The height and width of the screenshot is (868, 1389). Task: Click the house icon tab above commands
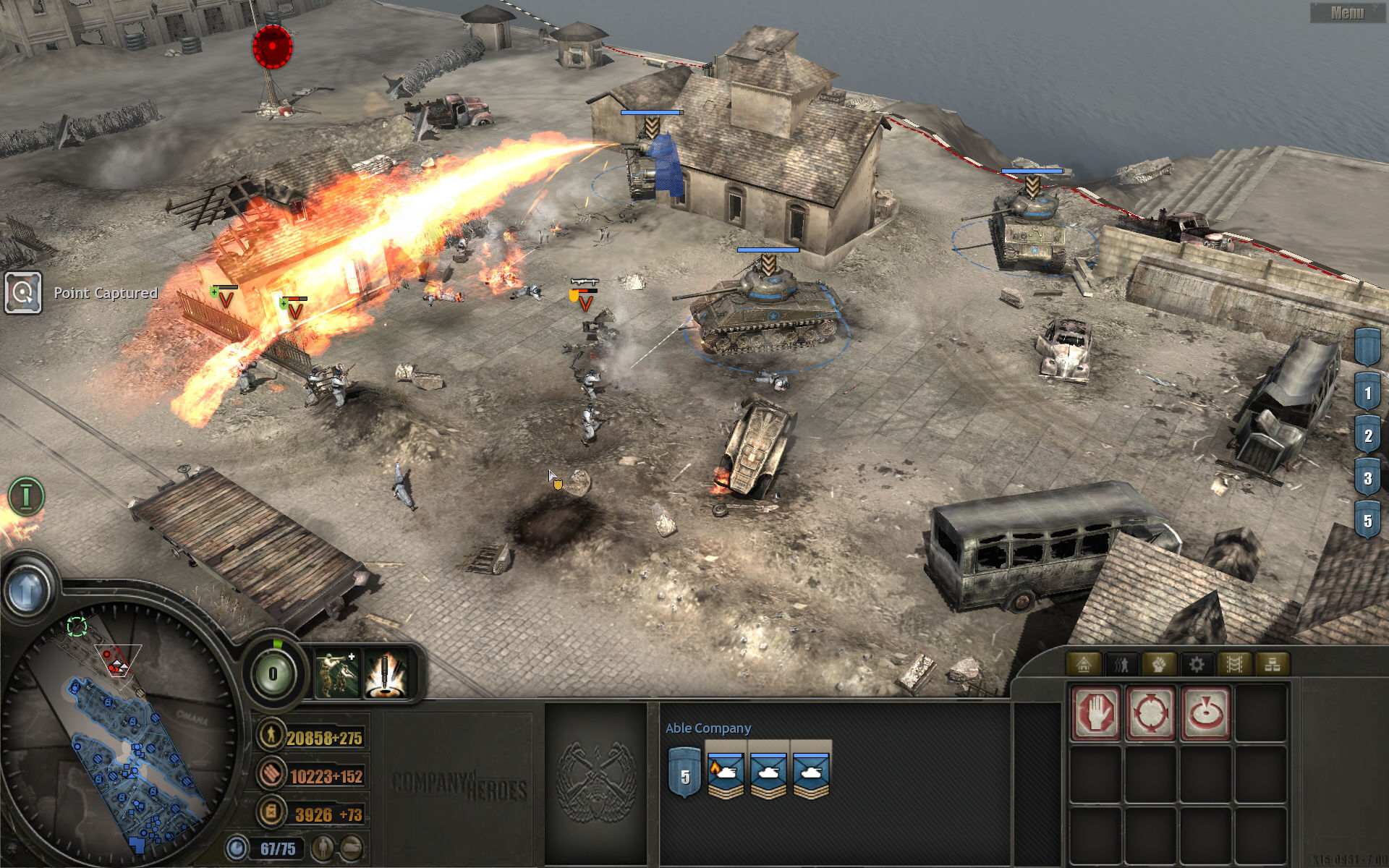click(x=1084, y=664)
